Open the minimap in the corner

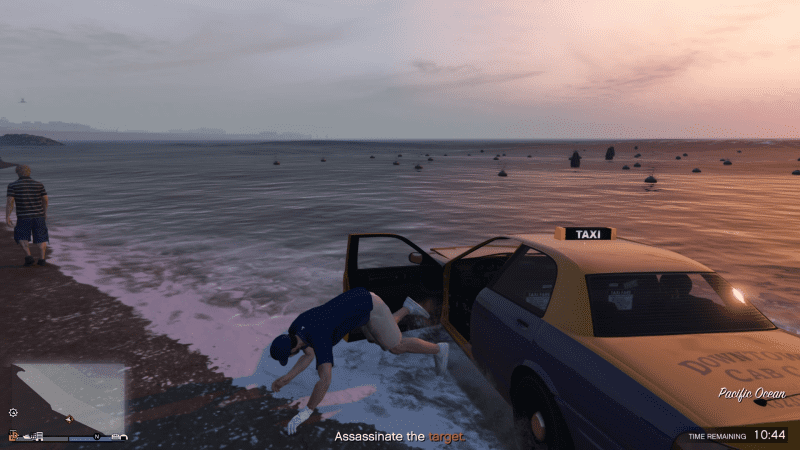(x=70, y=398)
